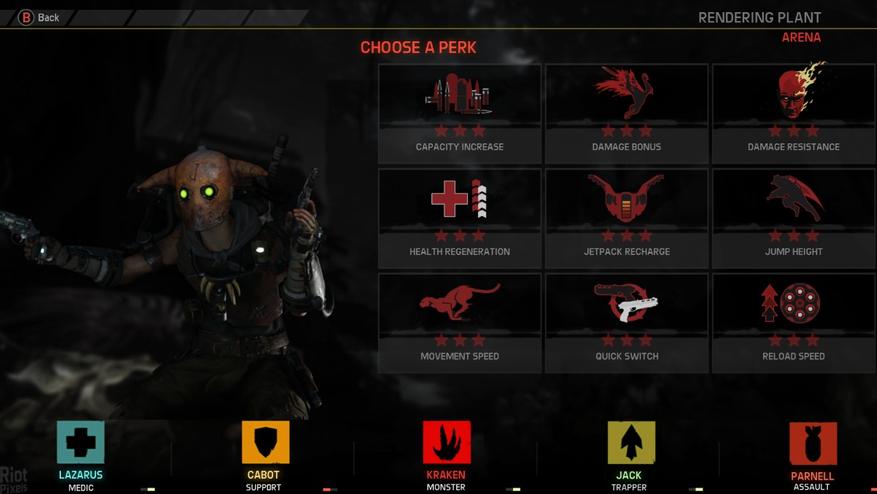
Task: Select the Lazarus medic icon
Action: tap(80, 443)
